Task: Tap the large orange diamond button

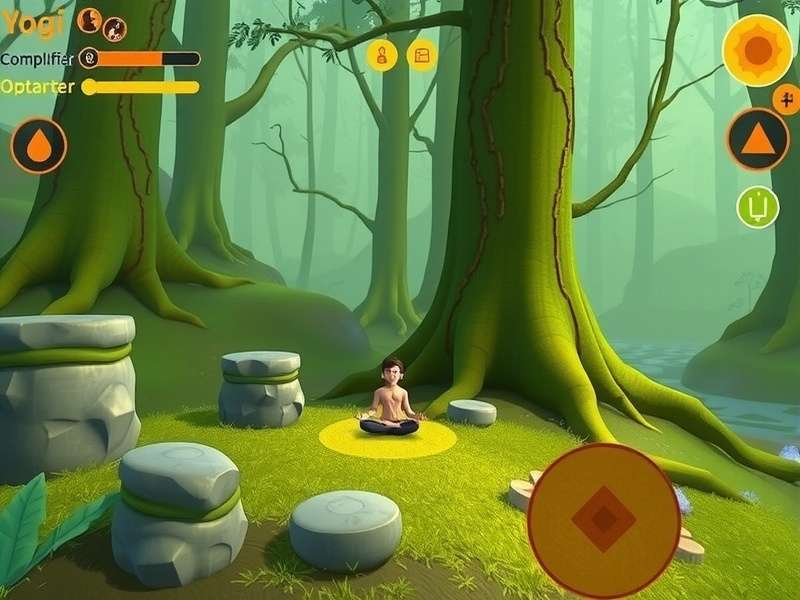Action: click(603, 517)
